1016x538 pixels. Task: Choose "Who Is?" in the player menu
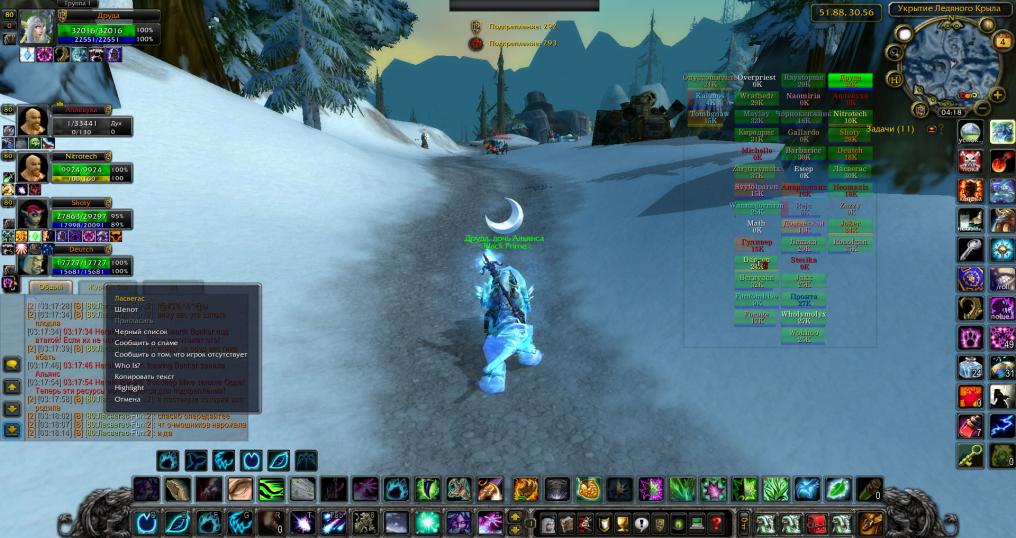[x=128, y=365]
